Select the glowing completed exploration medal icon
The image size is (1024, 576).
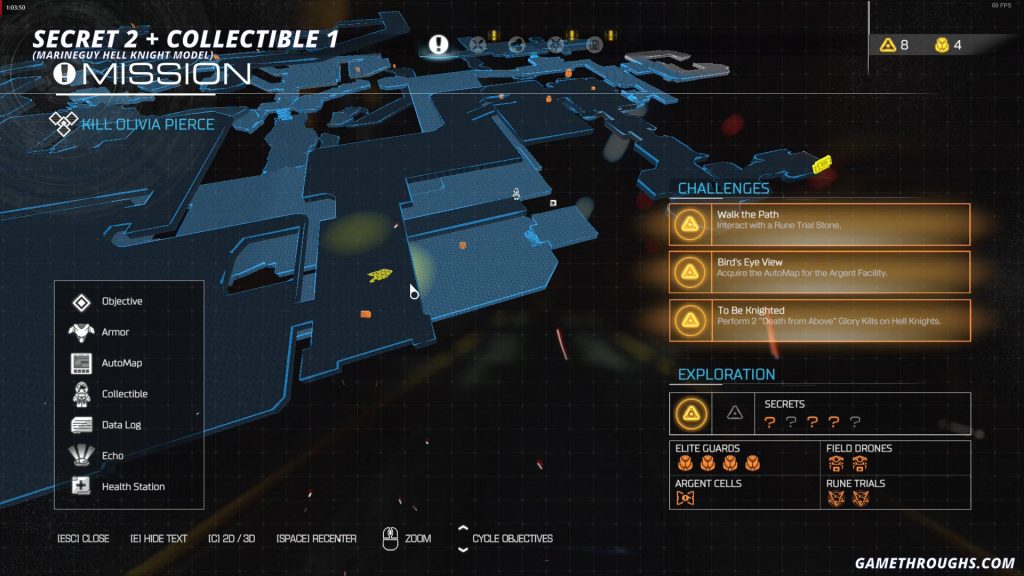pyautogui.click(x=690, y=412)
